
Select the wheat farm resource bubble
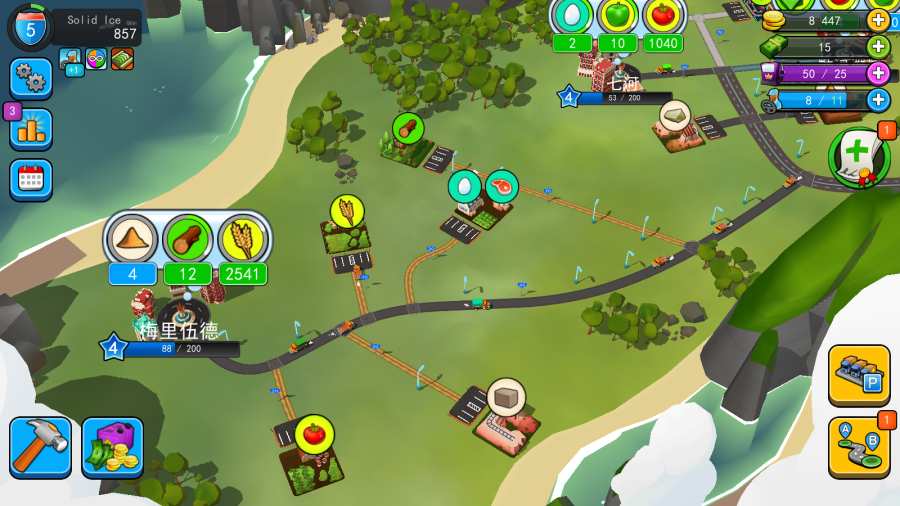pyautogui.click(x=347, y=211)
